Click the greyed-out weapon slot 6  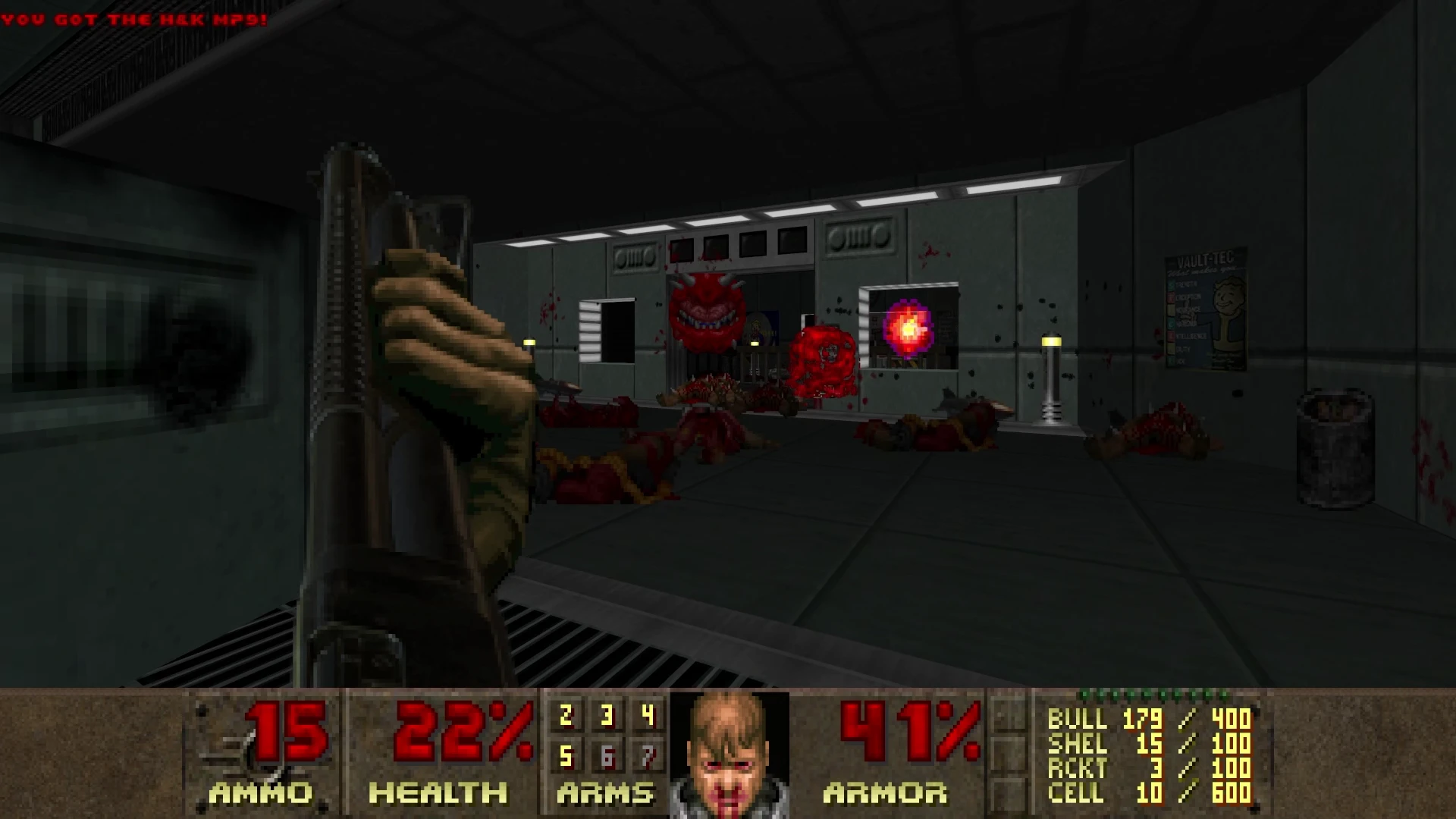pyautogui.click(x=607, y=756)
